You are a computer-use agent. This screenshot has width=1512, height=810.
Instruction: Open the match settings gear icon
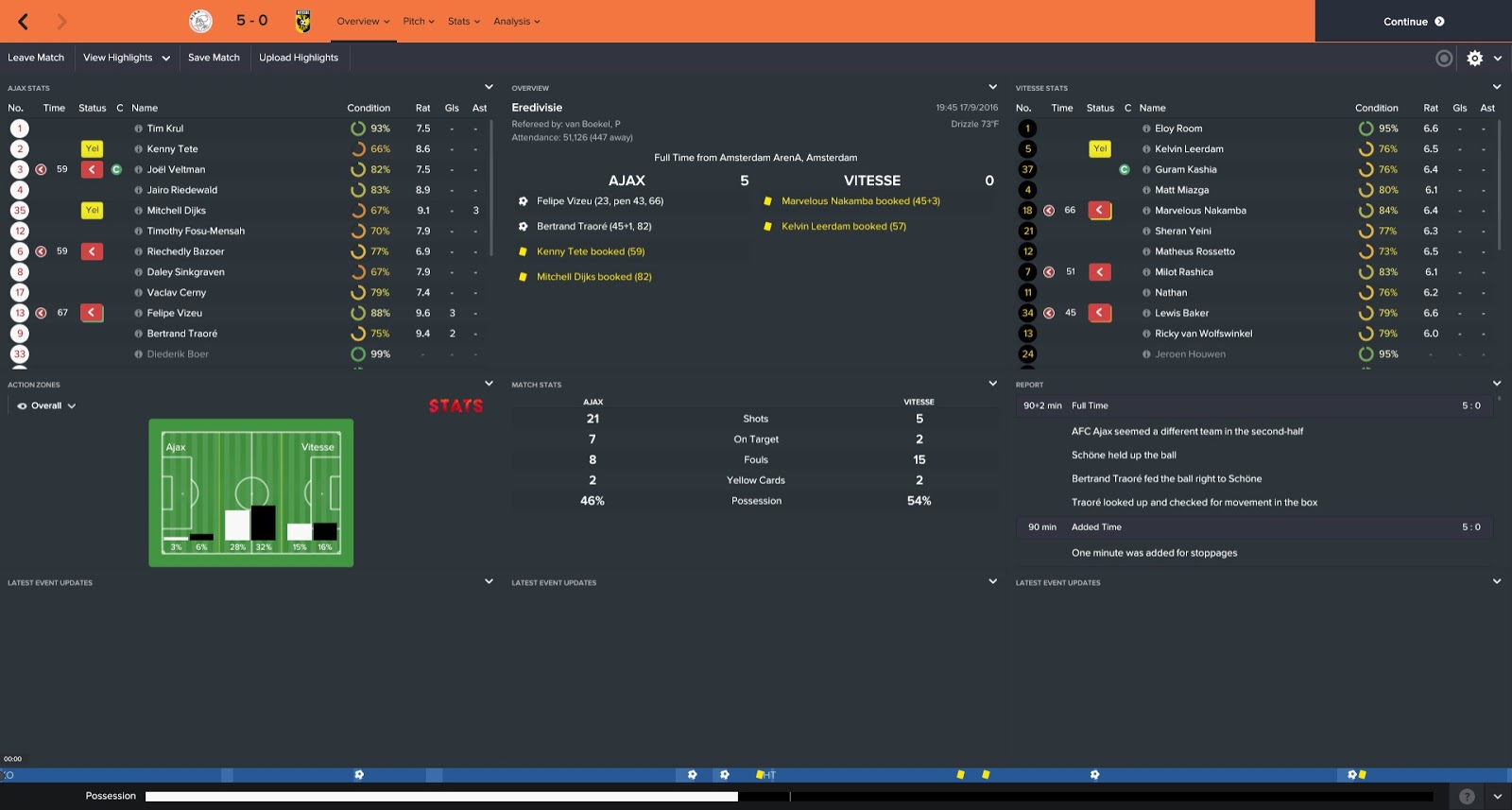[x=1474, y=58]
